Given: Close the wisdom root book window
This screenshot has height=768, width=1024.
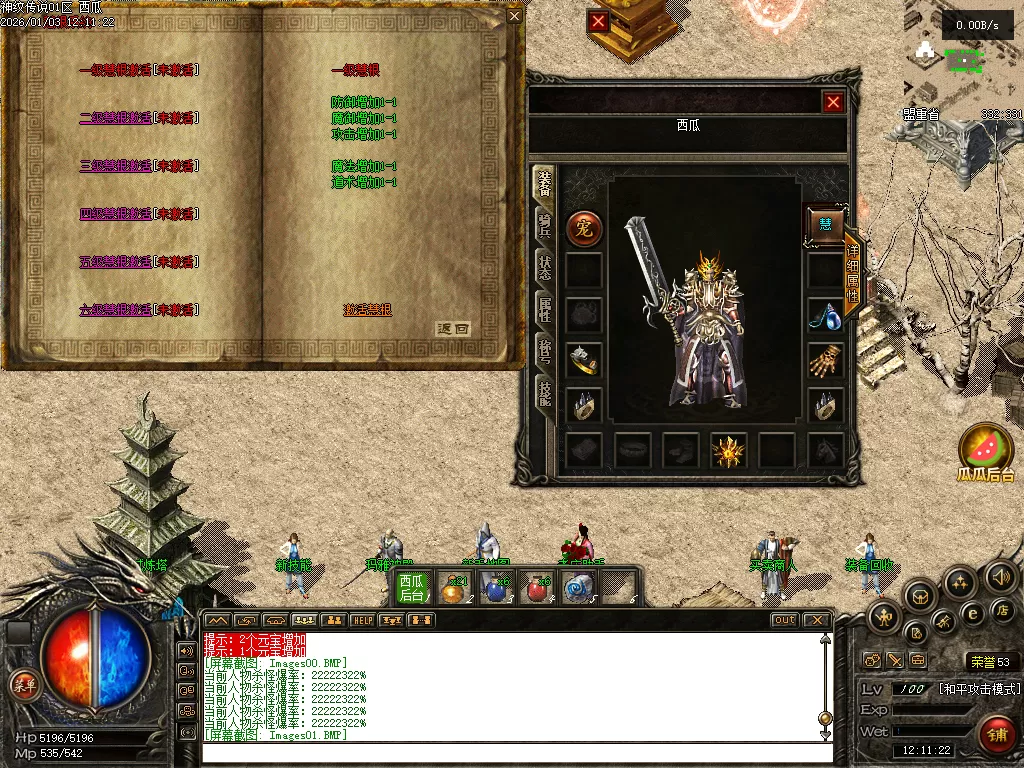Looking at the screenshot, I should coord(514,16).
